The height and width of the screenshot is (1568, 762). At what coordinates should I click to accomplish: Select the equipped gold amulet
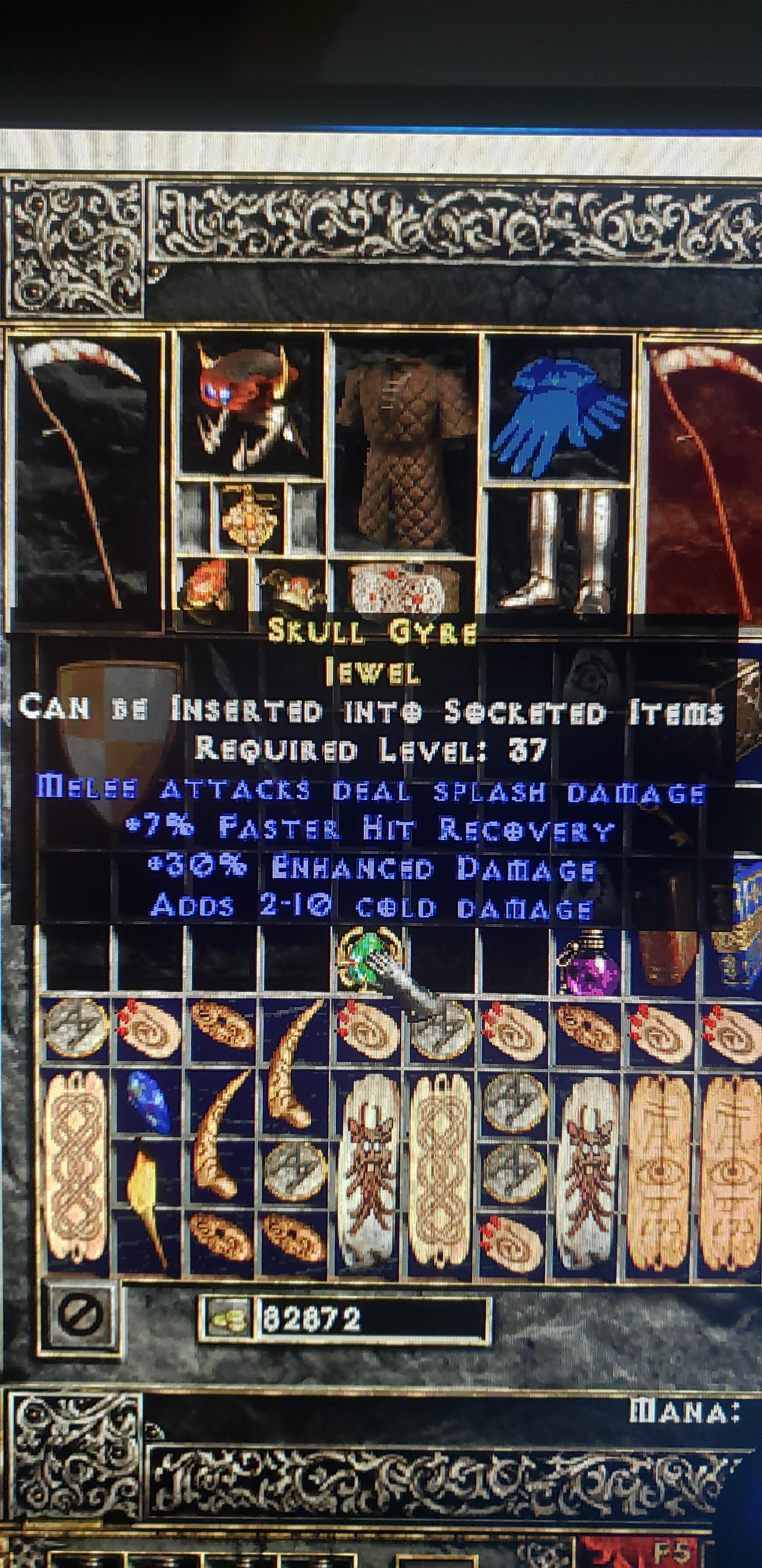pyautogui.click(x=250, y=520)
